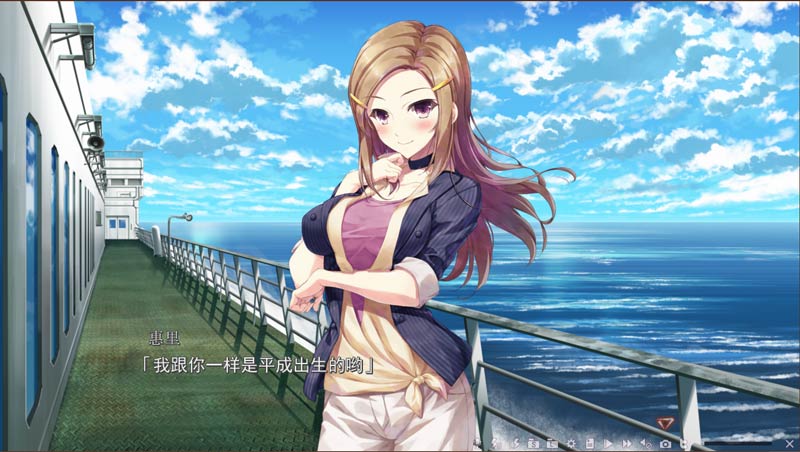Activate the fast-forward skip button

[x=627, y=443]
